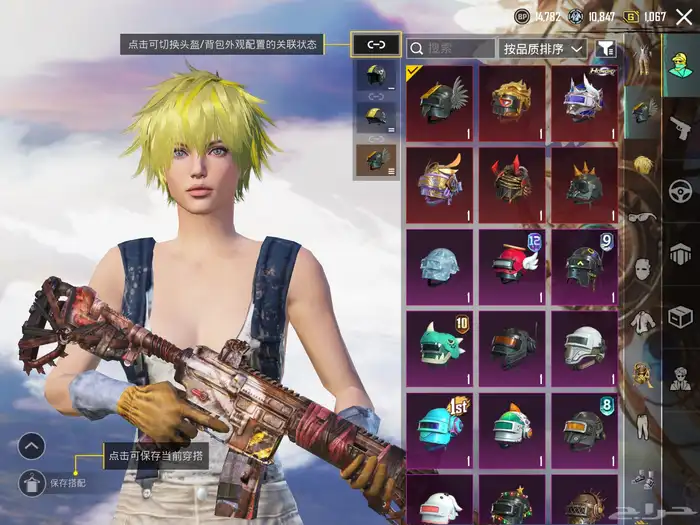Select the glasses category icon

point(642,216)
